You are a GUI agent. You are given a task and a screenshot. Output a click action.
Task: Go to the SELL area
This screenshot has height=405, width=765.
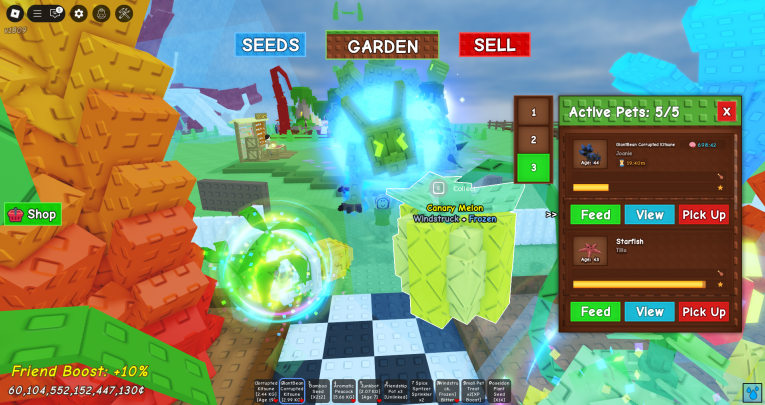coord(494,45)
